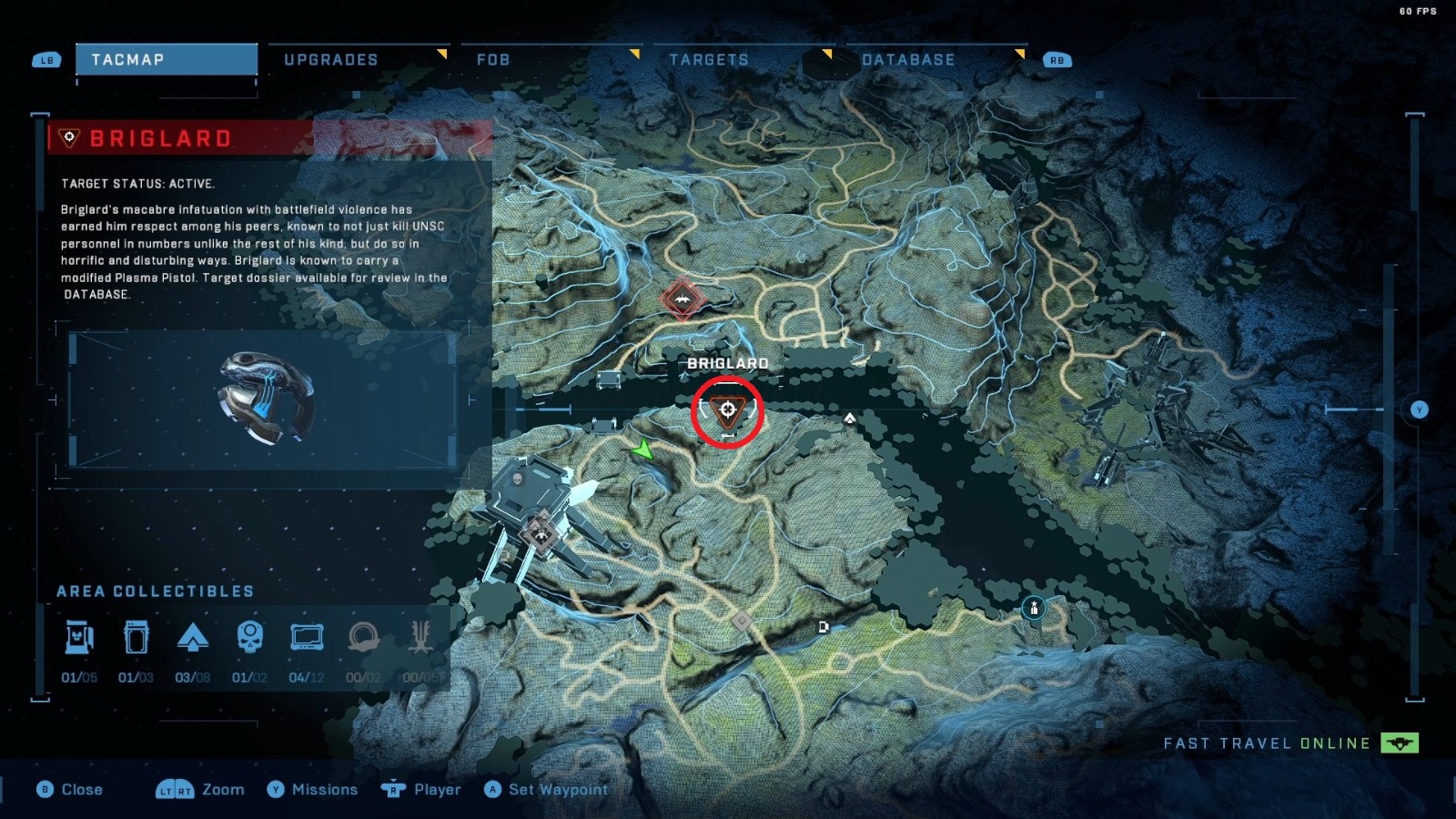Select the Banished outpost marker north of Briglard
Image resolution: width=1456 pixels, height=819 pixels.
coord(682,297)
